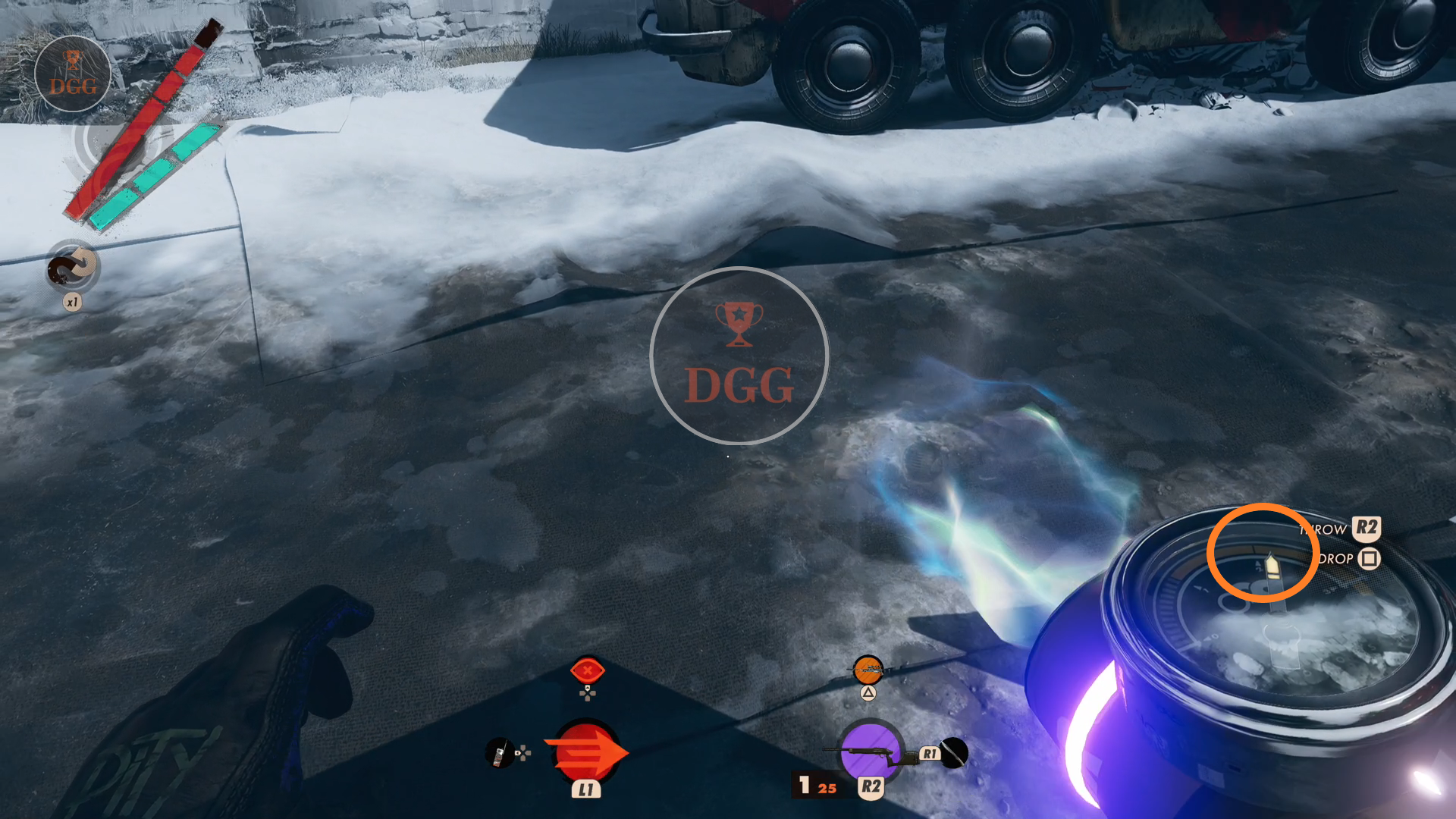
Task: Click the small DGG trophy watermark logo
Action: 73,74
